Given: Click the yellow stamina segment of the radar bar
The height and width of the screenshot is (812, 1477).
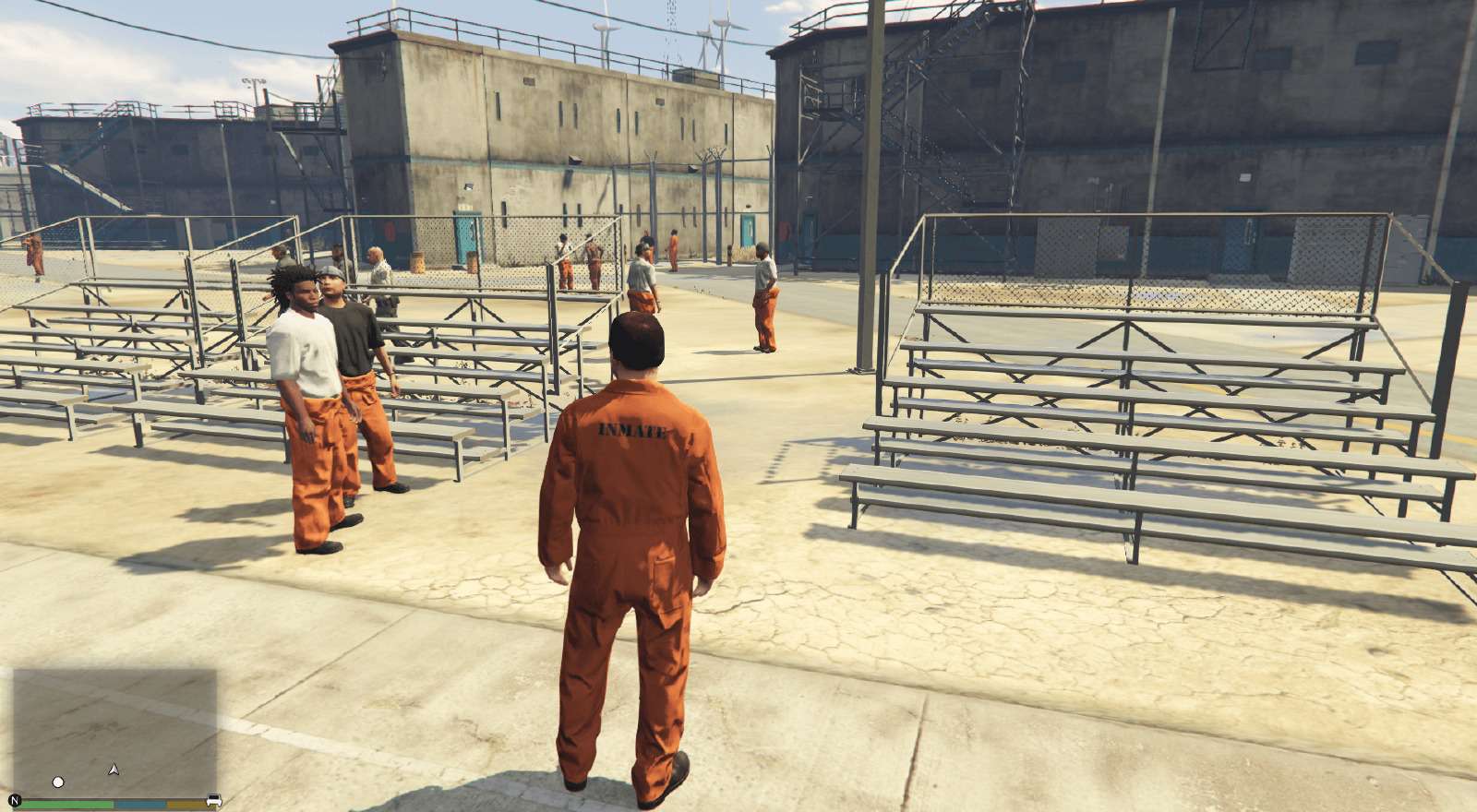Looking at the screenshot, I should [187, 803].
